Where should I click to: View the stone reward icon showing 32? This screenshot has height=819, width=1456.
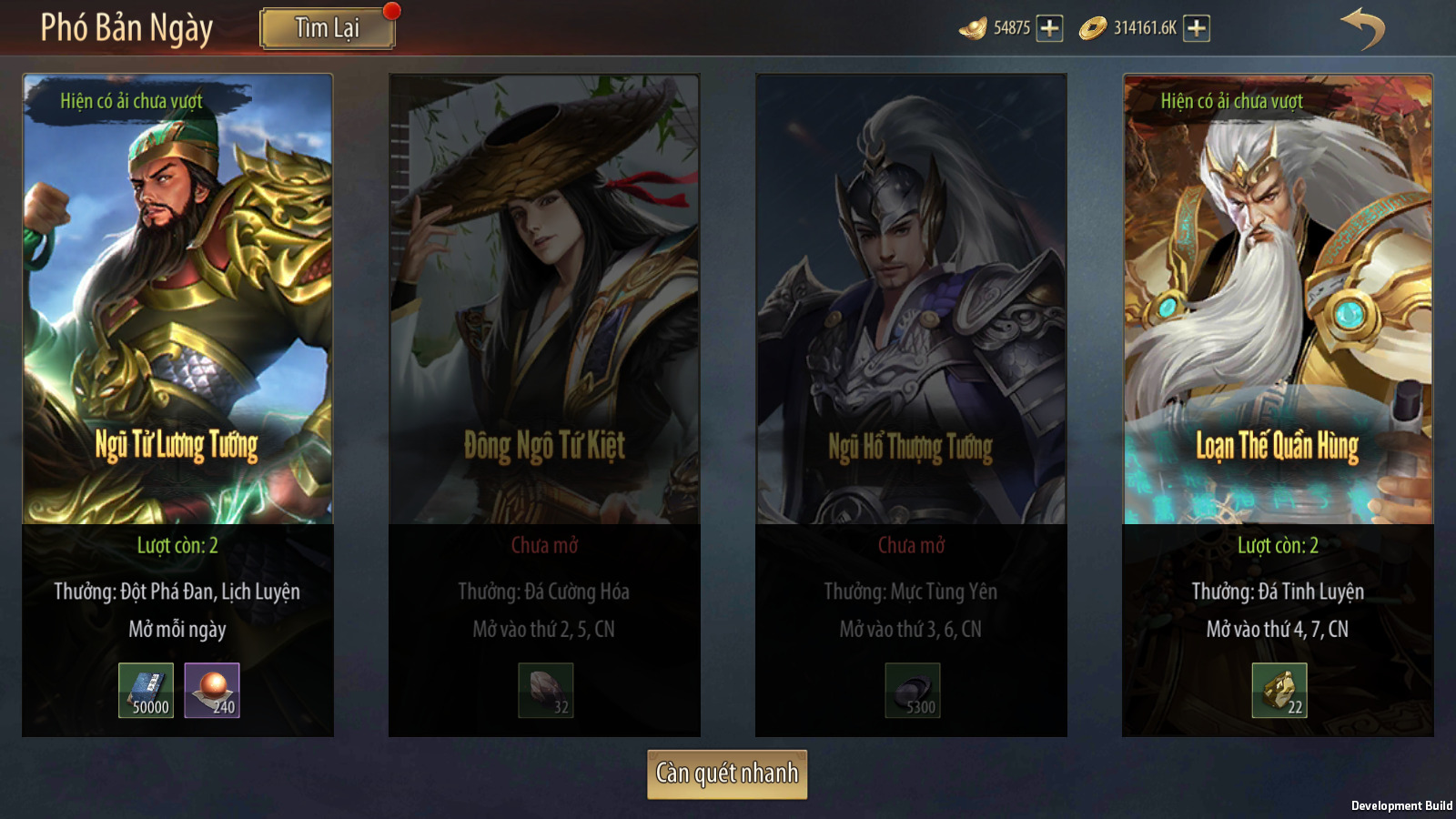click(x=545, y=691)
